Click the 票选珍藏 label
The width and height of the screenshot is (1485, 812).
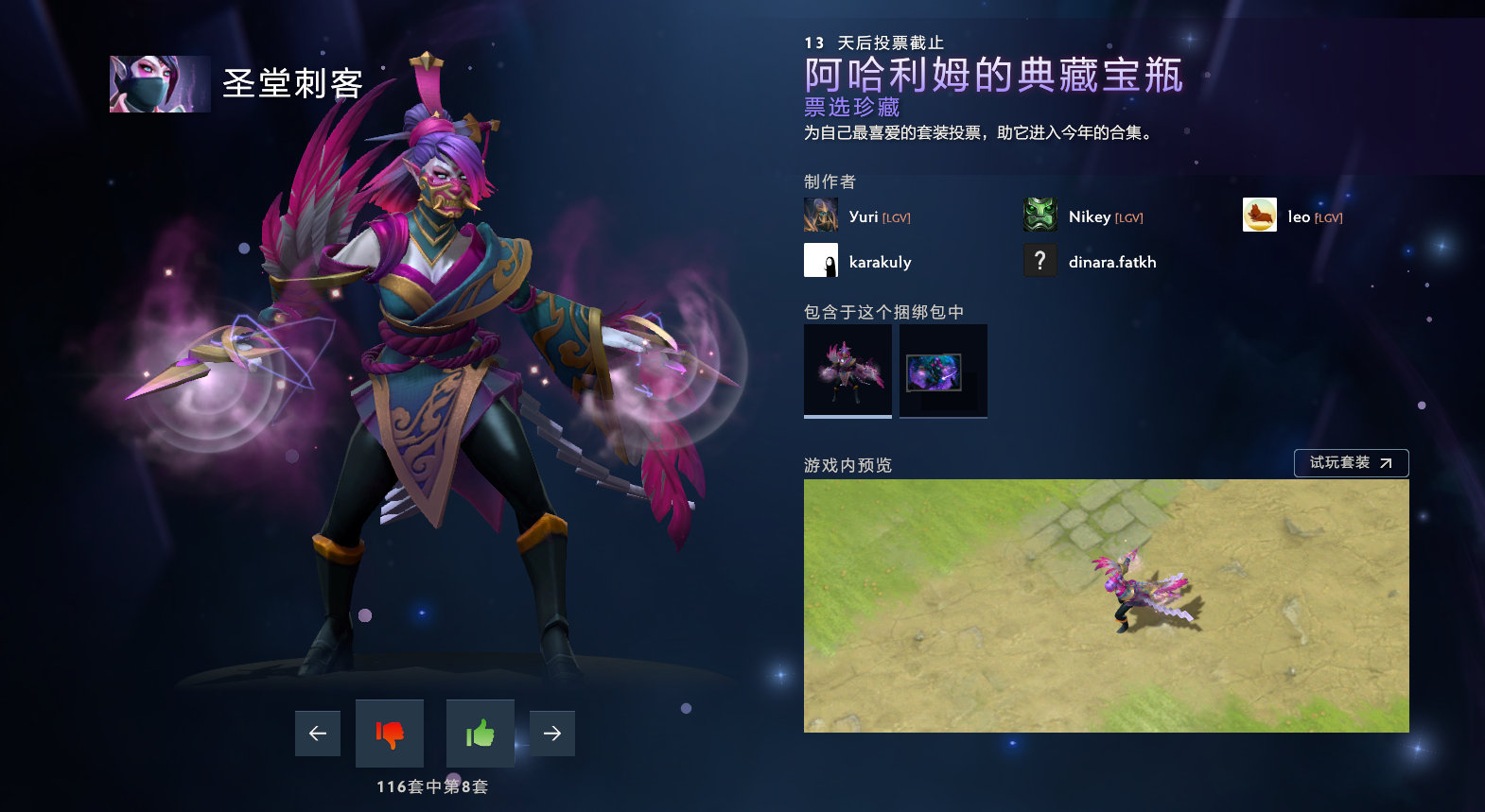pos(849,108)
